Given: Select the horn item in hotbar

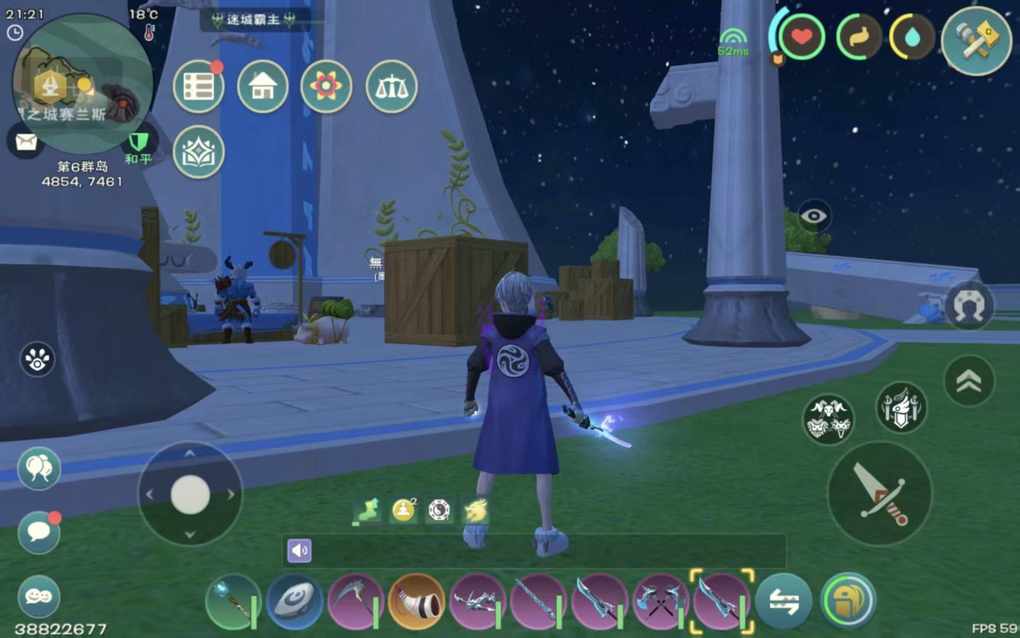Looking at the screenshot, I should pyautogui.click(x=416, y=601).
